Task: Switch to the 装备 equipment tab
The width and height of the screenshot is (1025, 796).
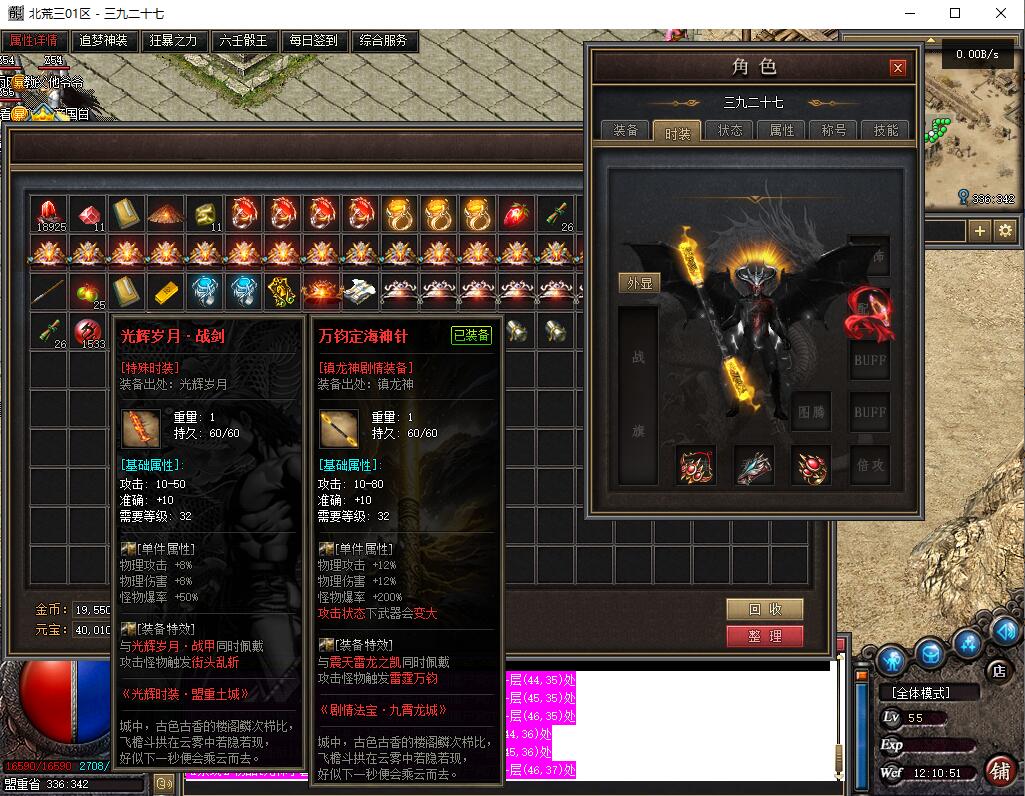Action: click(626, 131)
